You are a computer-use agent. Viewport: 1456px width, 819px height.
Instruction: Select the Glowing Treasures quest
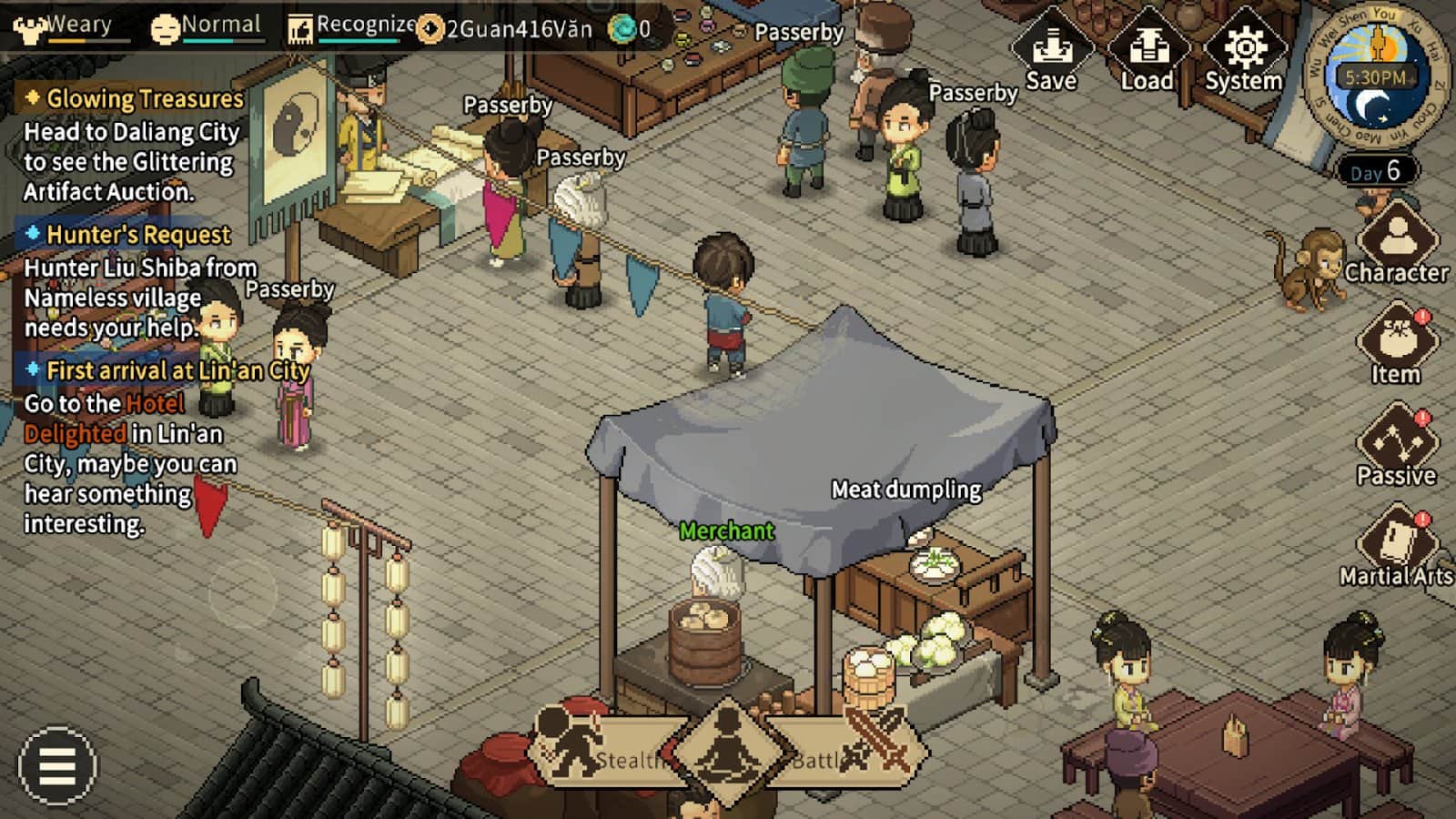pos(144,98)
